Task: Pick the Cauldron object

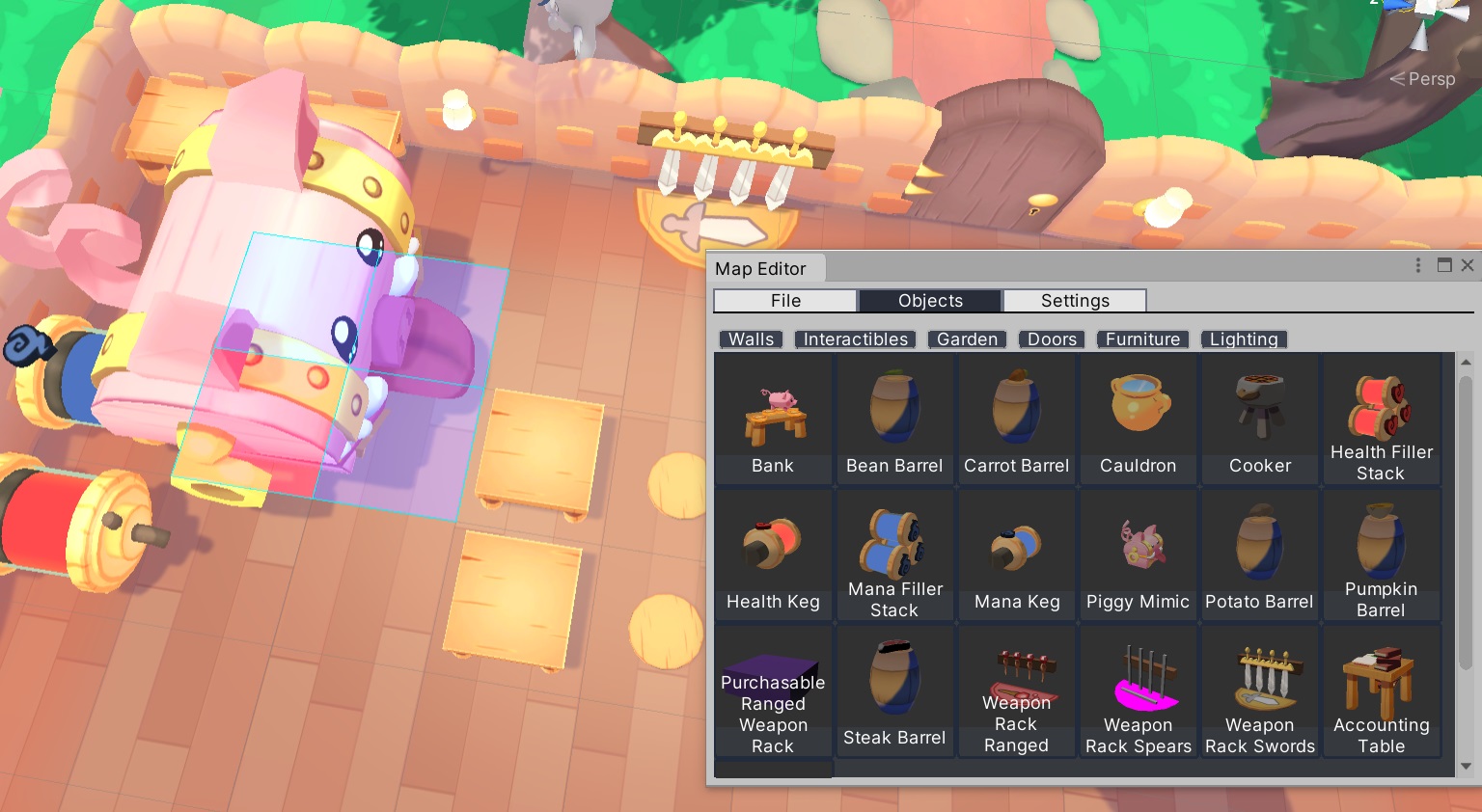Action: 1139,419
